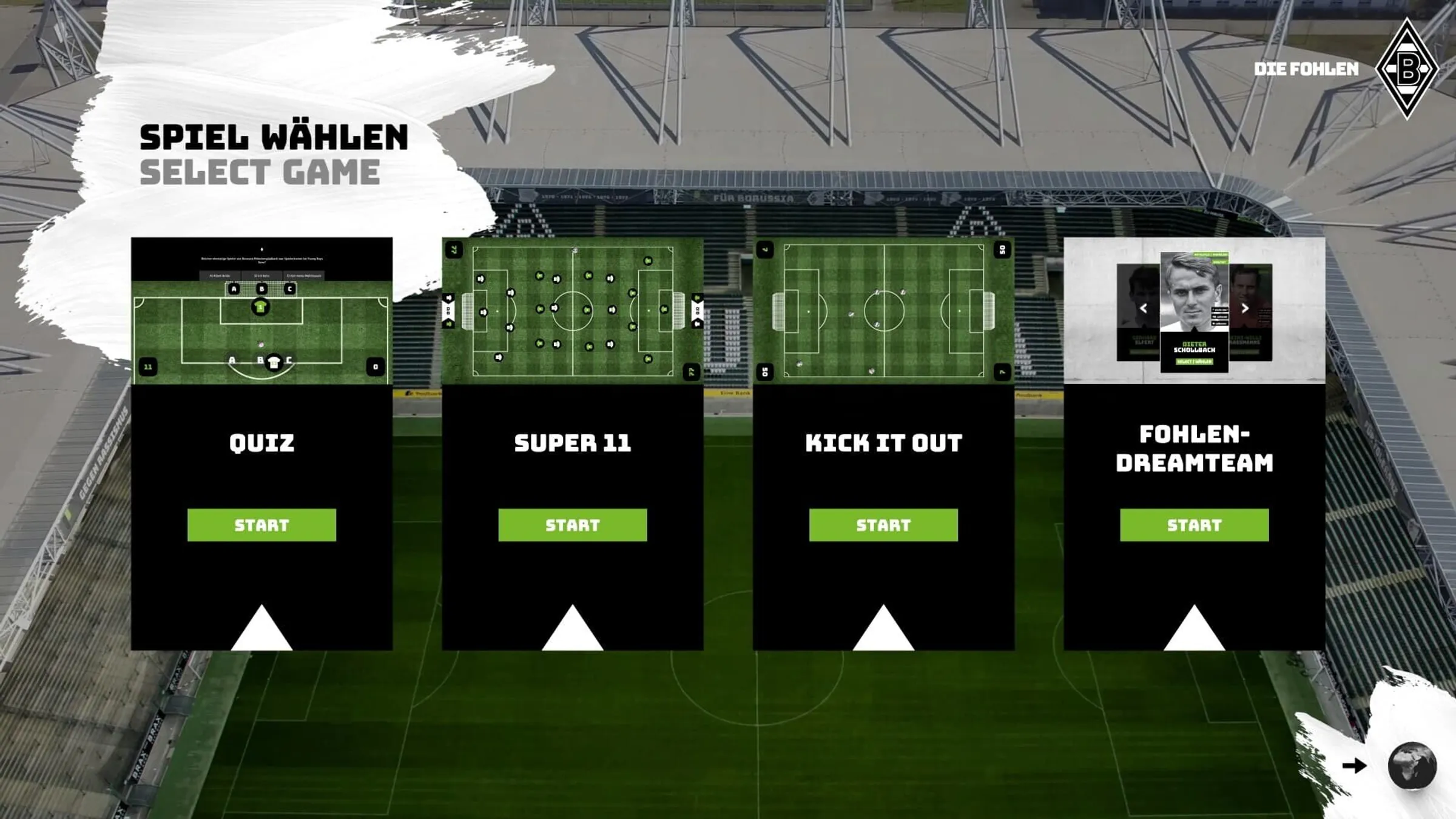
Task: Select the green goalkeeper jersey in Quiz preview
Action: click(x=261, y=308)
